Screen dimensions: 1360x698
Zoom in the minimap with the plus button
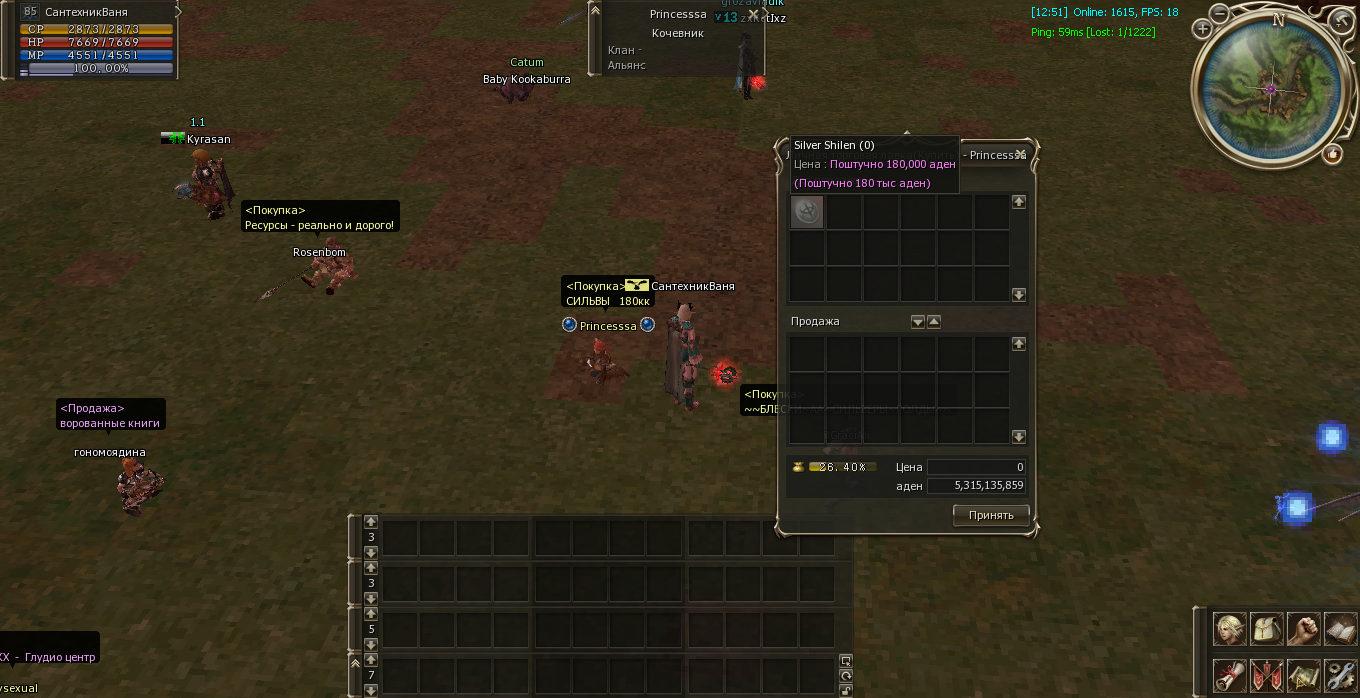(1203, 30)
